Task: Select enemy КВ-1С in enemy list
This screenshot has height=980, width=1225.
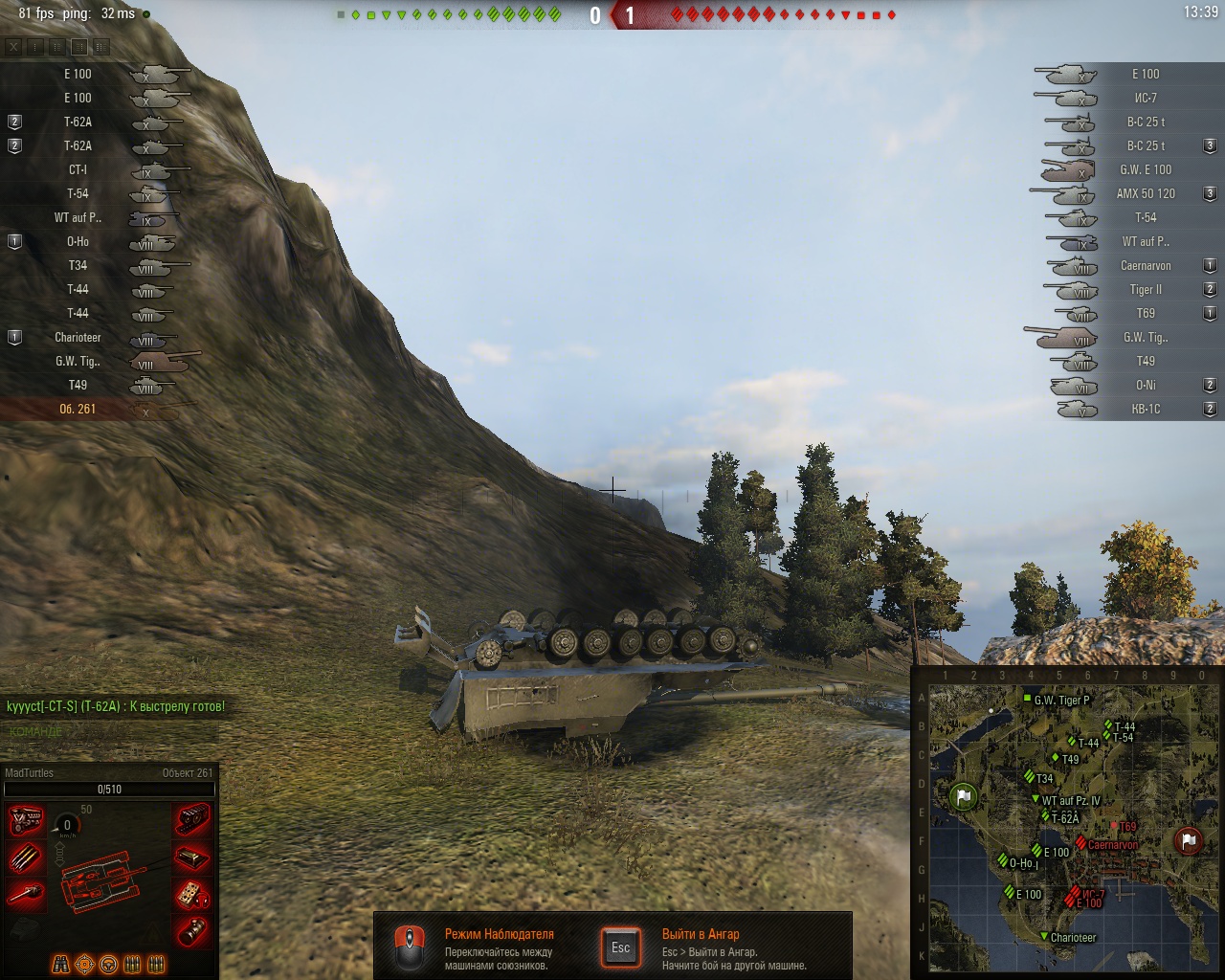Action: pyautogui.click(x=1145, y=409)
